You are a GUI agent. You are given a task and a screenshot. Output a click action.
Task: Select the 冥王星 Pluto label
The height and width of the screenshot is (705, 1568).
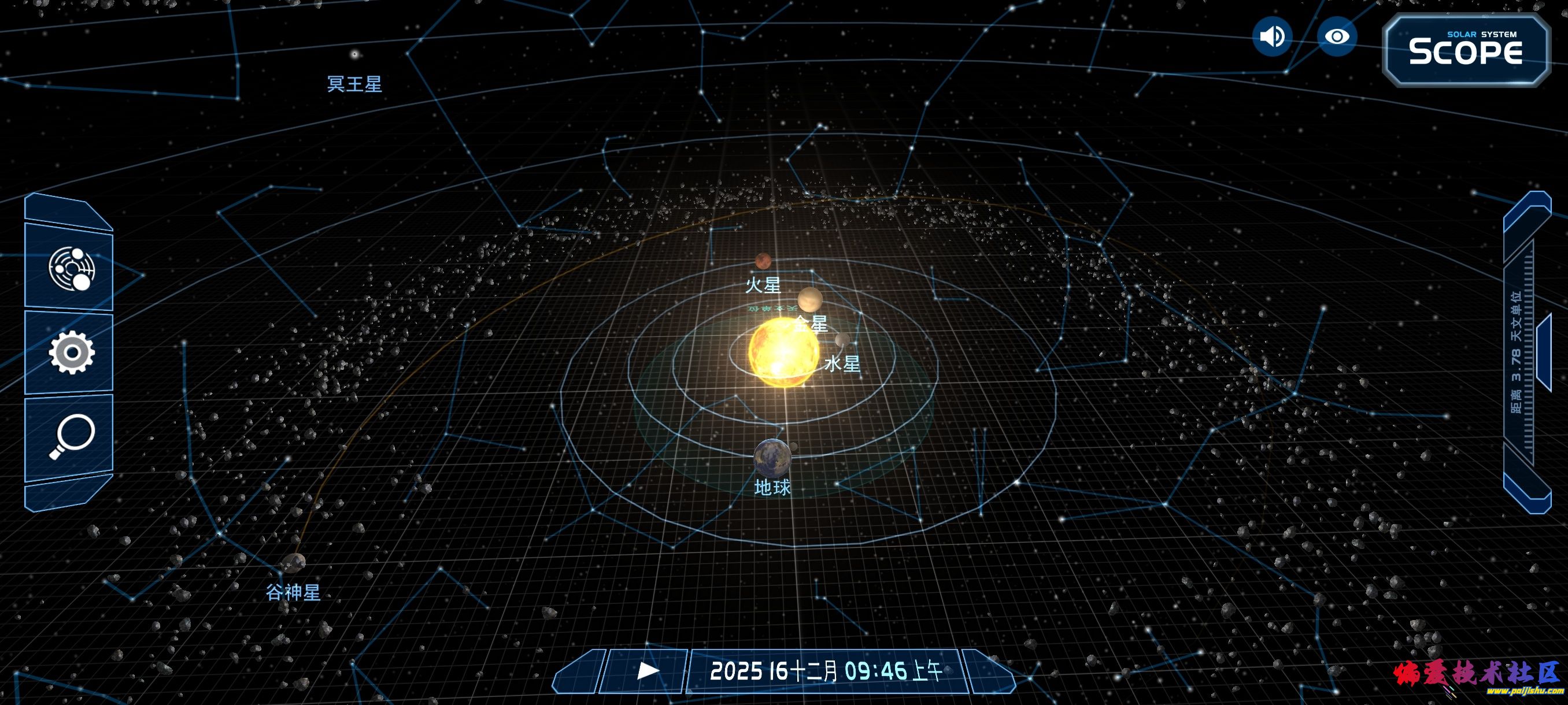pyautogui.click(x=353, y=84)
